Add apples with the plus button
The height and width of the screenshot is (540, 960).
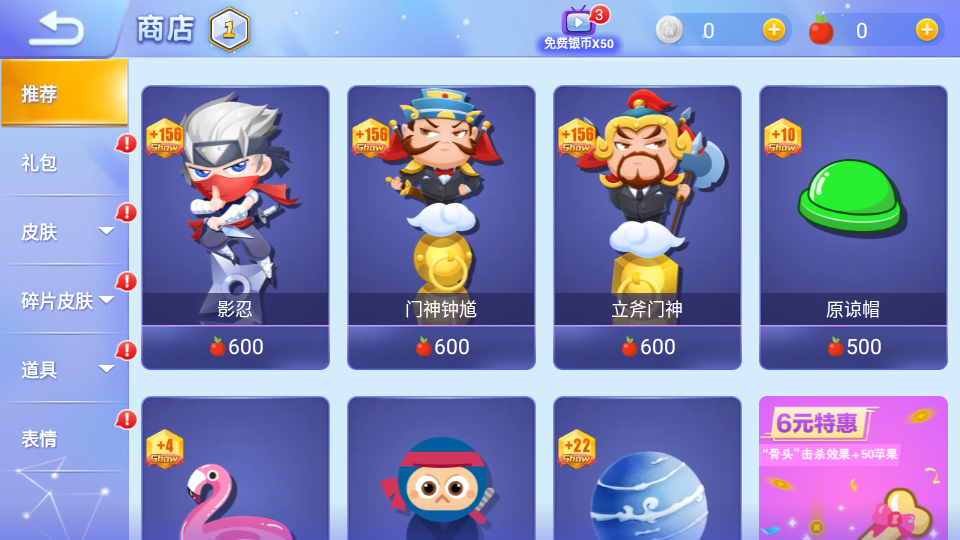[927, 30]
